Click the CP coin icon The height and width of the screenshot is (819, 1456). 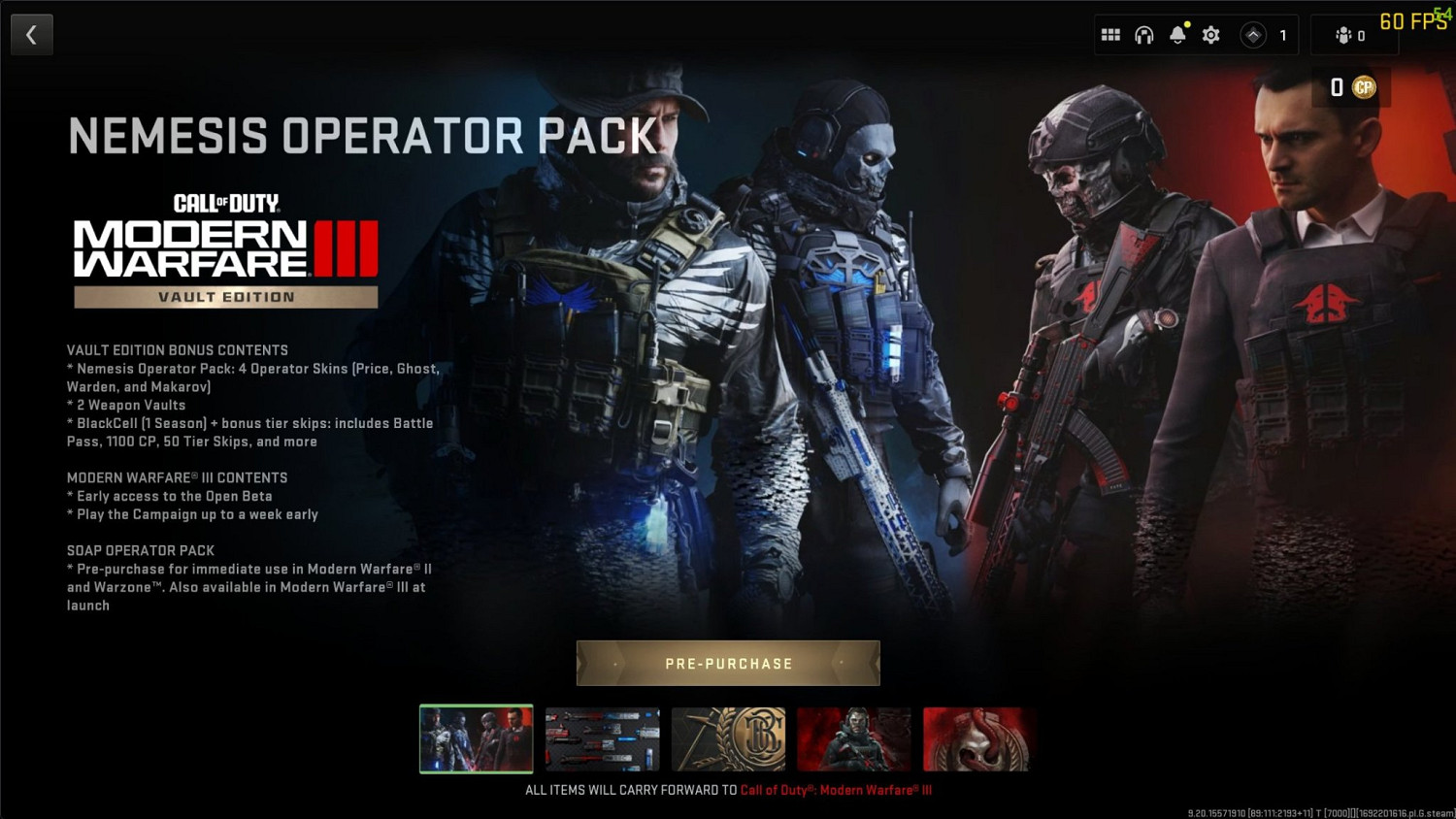(x=1365, y=87)
